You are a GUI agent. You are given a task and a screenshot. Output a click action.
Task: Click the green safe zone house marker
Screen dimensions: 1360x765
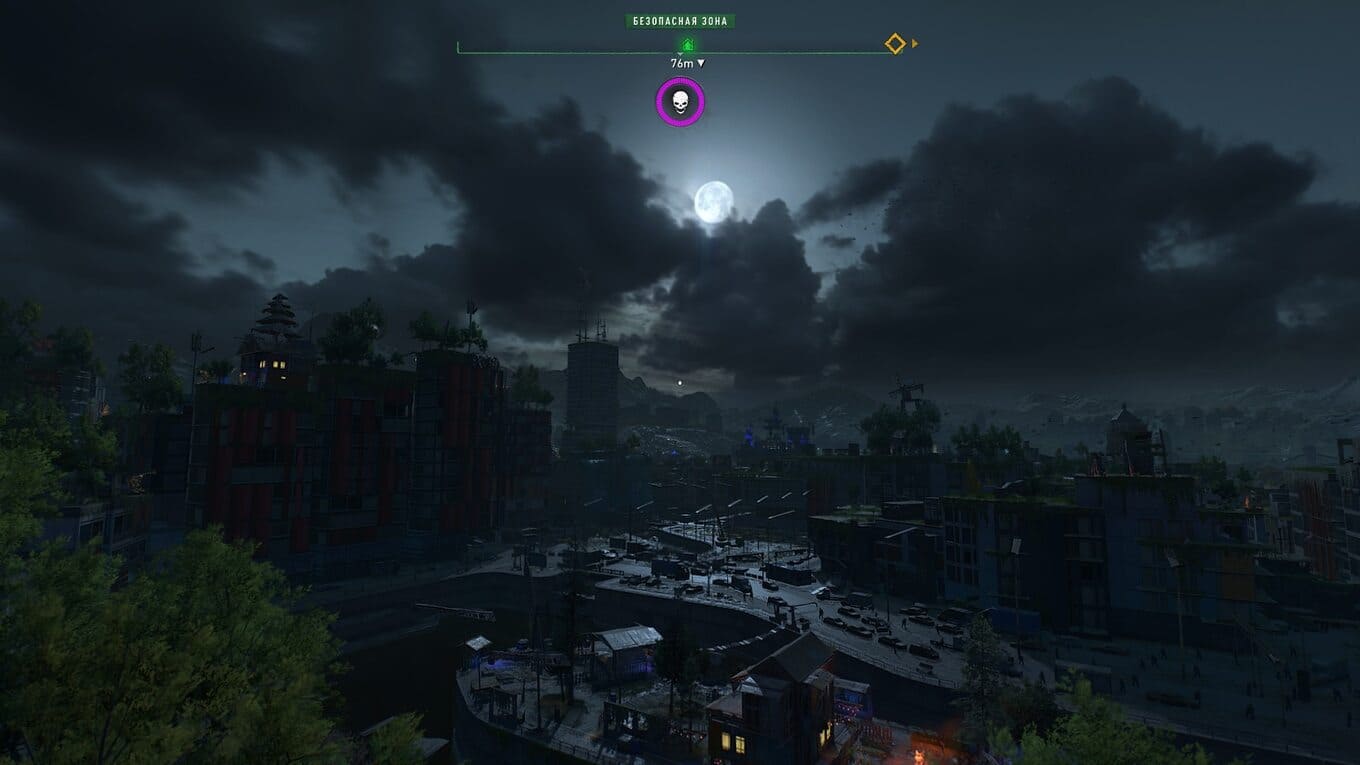[x=687, y=45]
